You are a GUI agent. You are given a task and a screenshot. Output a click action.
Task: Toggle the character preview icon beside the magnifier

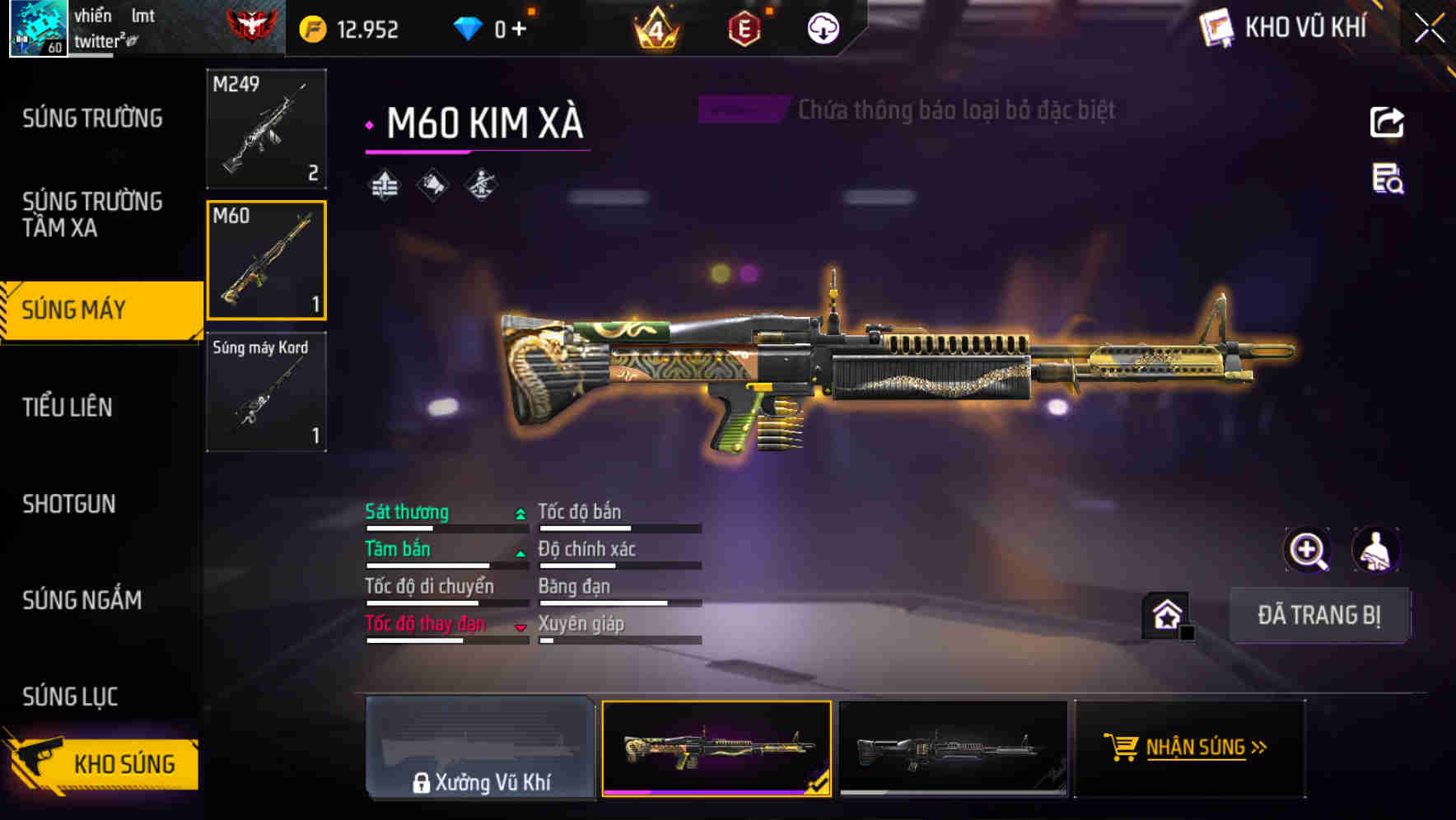click(1377, 550)
